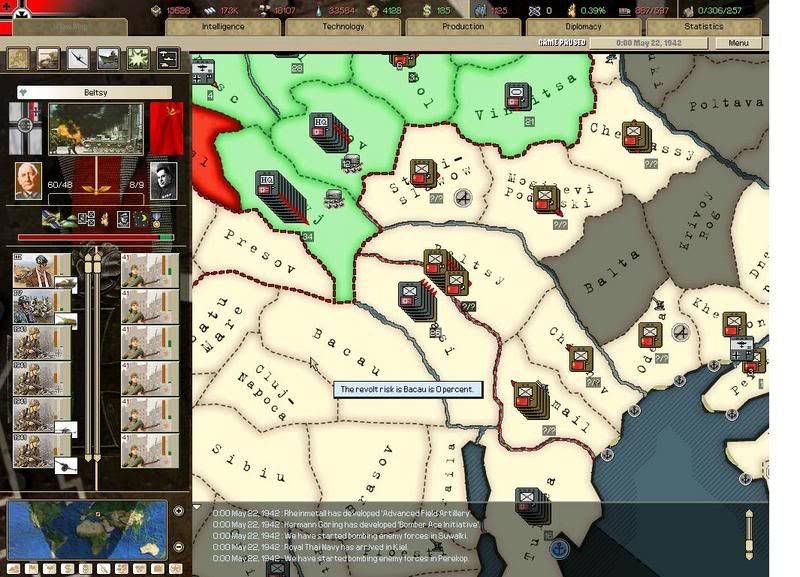Open the game Menu button
800x577 pixels.
click(738, 44)
